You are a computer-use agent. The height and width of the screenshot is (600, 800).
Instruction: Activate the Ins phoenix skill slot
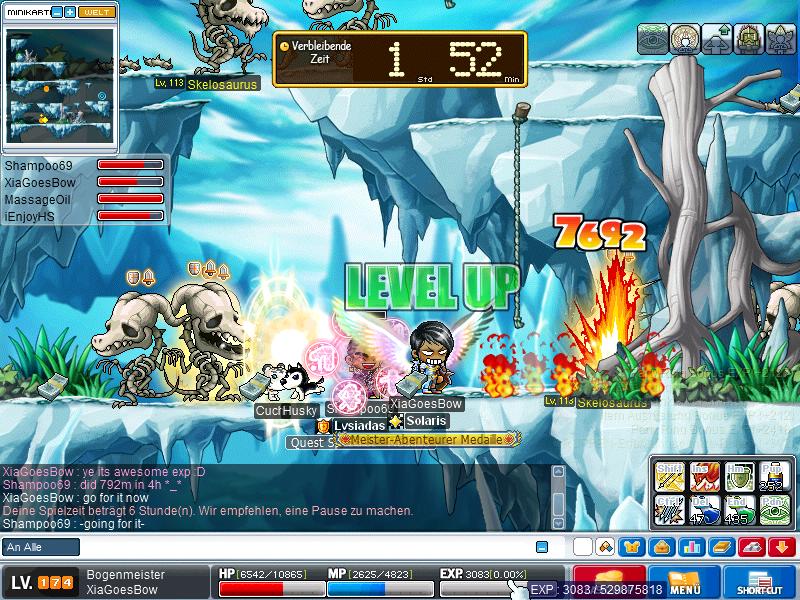coord(703,476)
